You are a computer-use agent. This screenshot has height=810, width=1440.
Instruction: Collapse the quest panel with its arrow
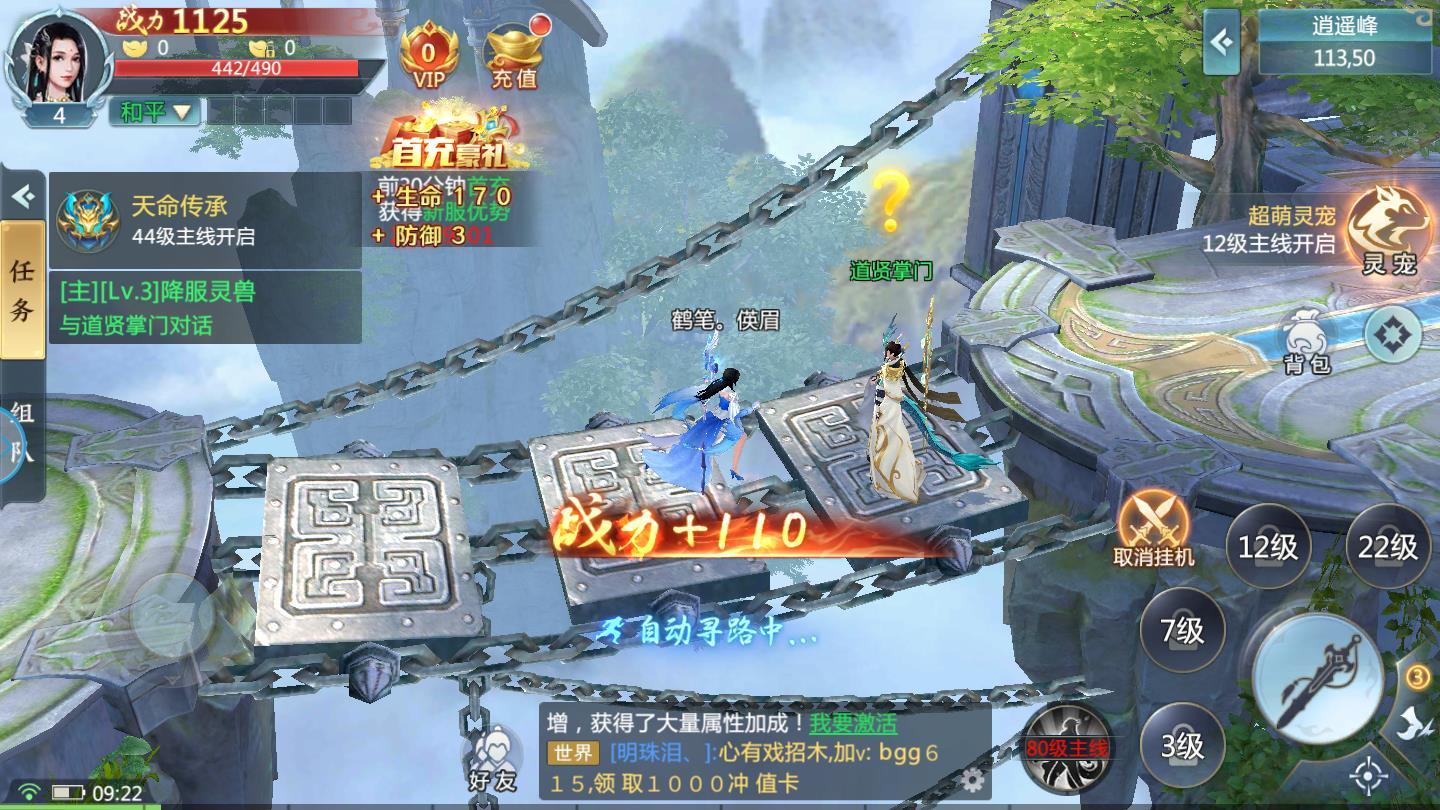(22, 196)
